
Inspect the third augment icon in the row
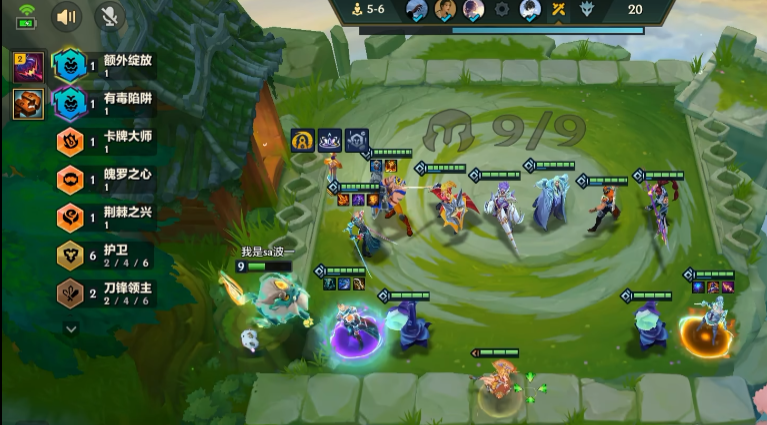[x=357, y=140]
